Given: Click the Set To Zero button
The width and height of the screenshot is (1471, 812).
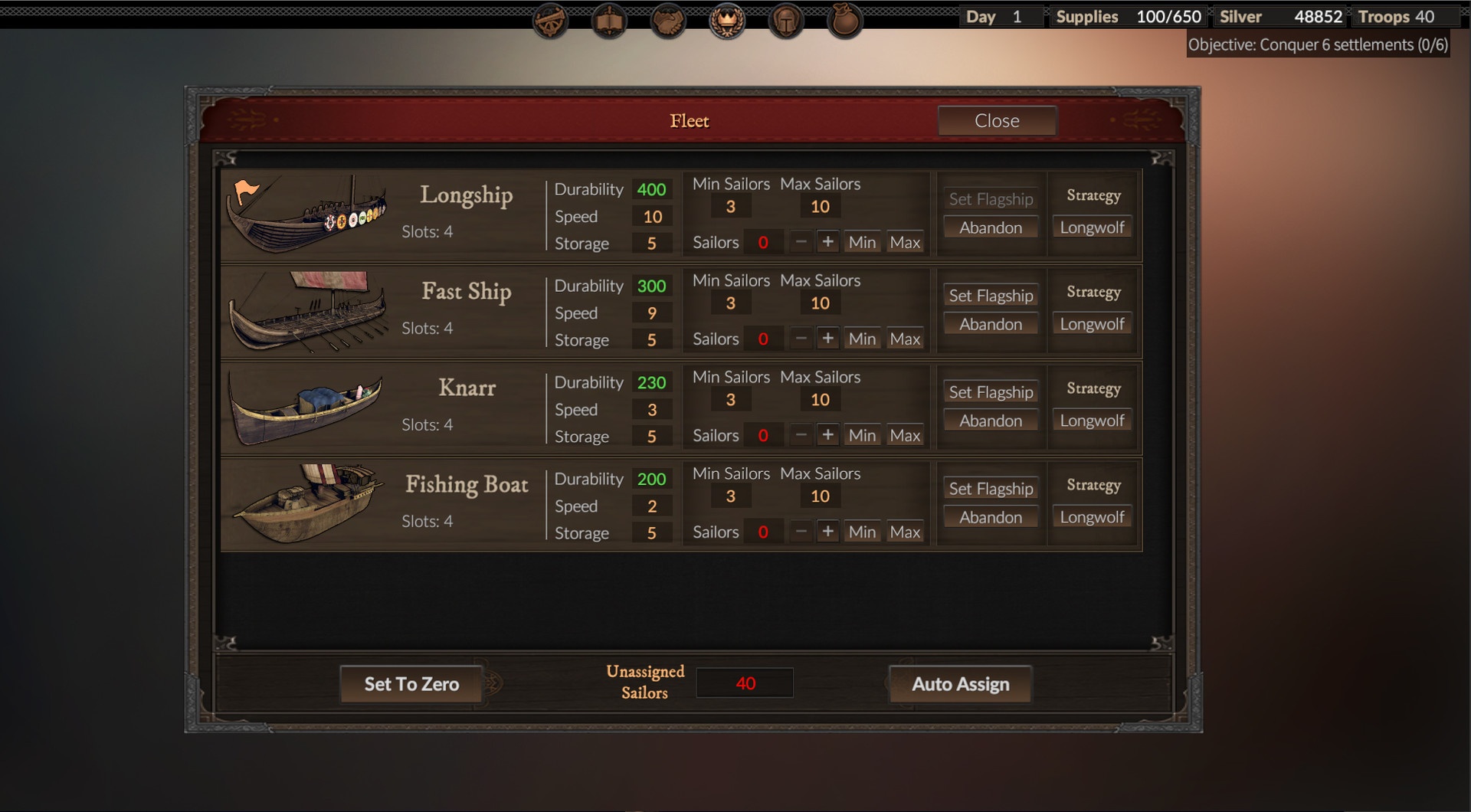Looking at the screenshot, I should coord(411,684).
